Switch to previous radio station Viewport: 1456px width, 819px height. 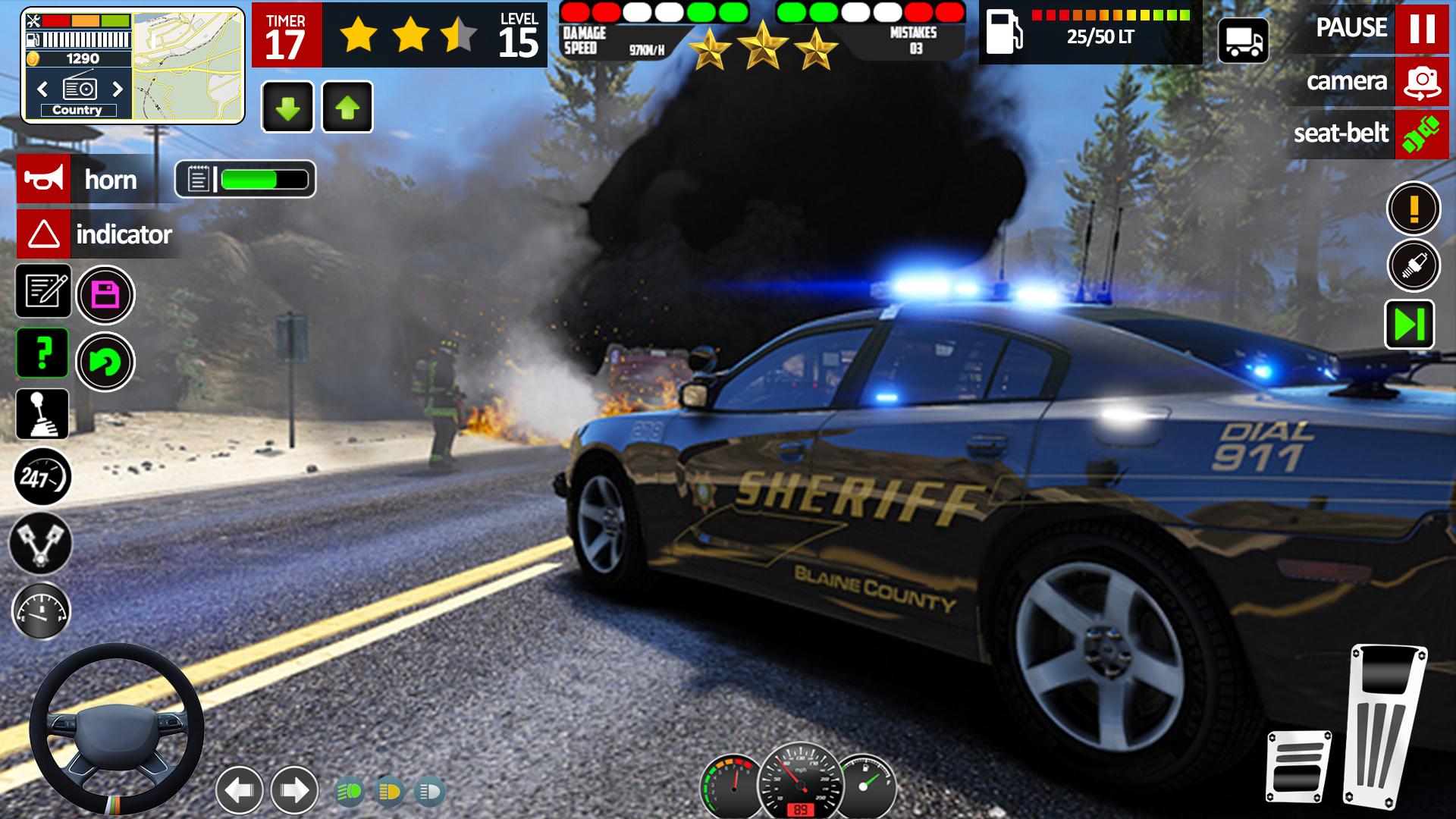pos(42,89)
